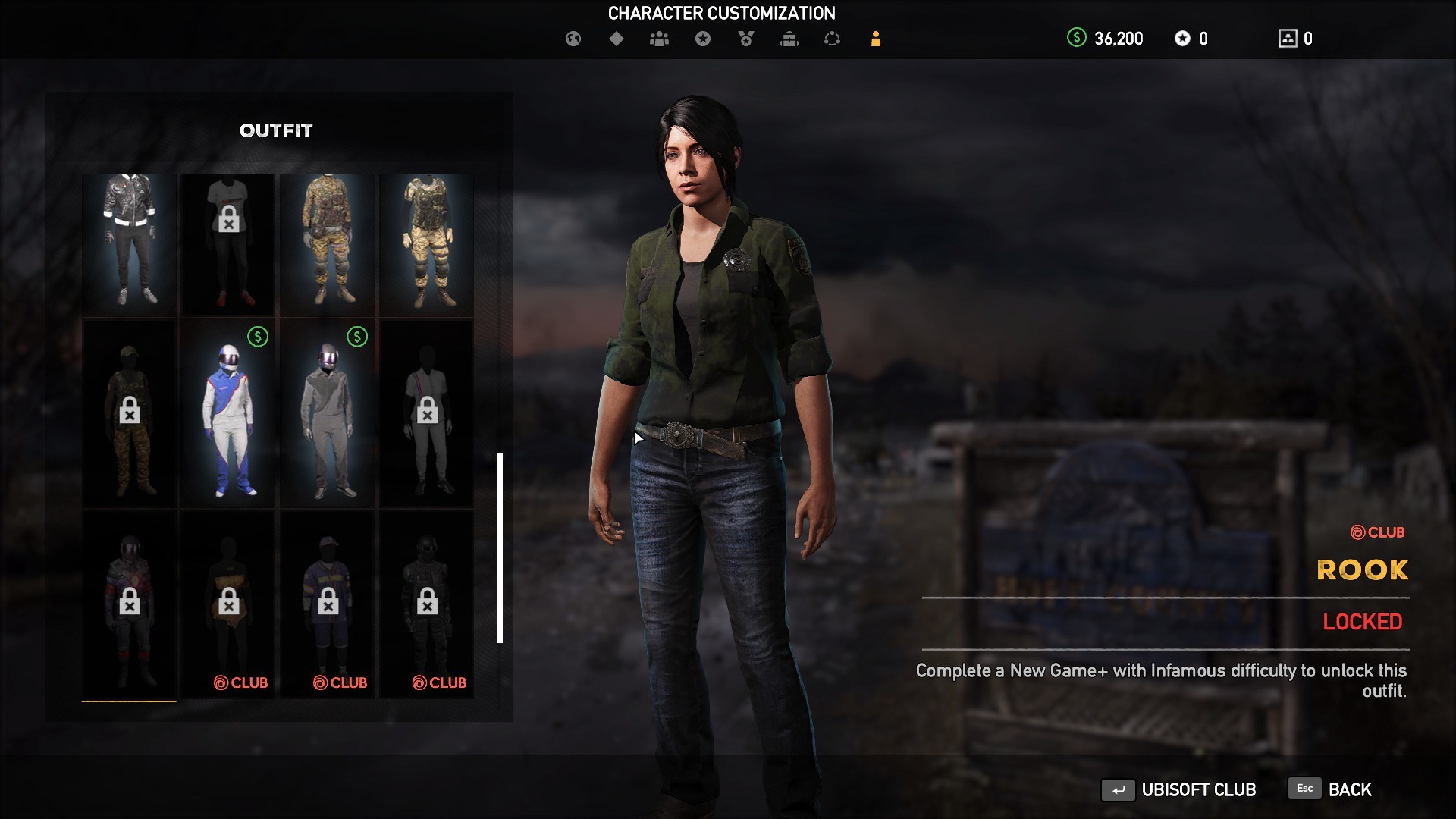Select the locked armored helmet outfit

coord(130,604)
